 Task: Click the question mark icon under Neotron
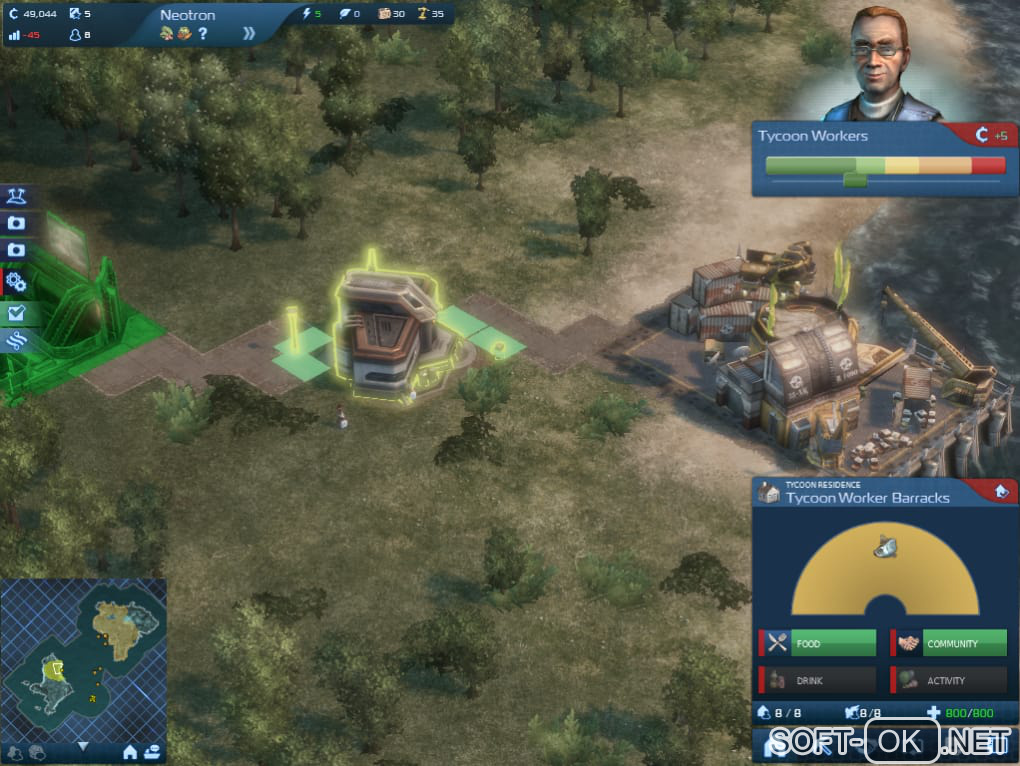[x=203, y=34]
